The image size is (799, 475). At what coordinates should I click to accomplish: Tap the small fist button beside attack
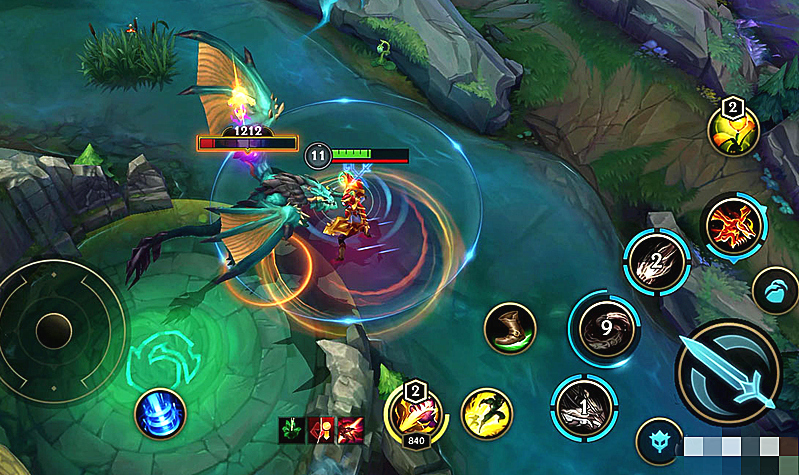pos(774,292)
